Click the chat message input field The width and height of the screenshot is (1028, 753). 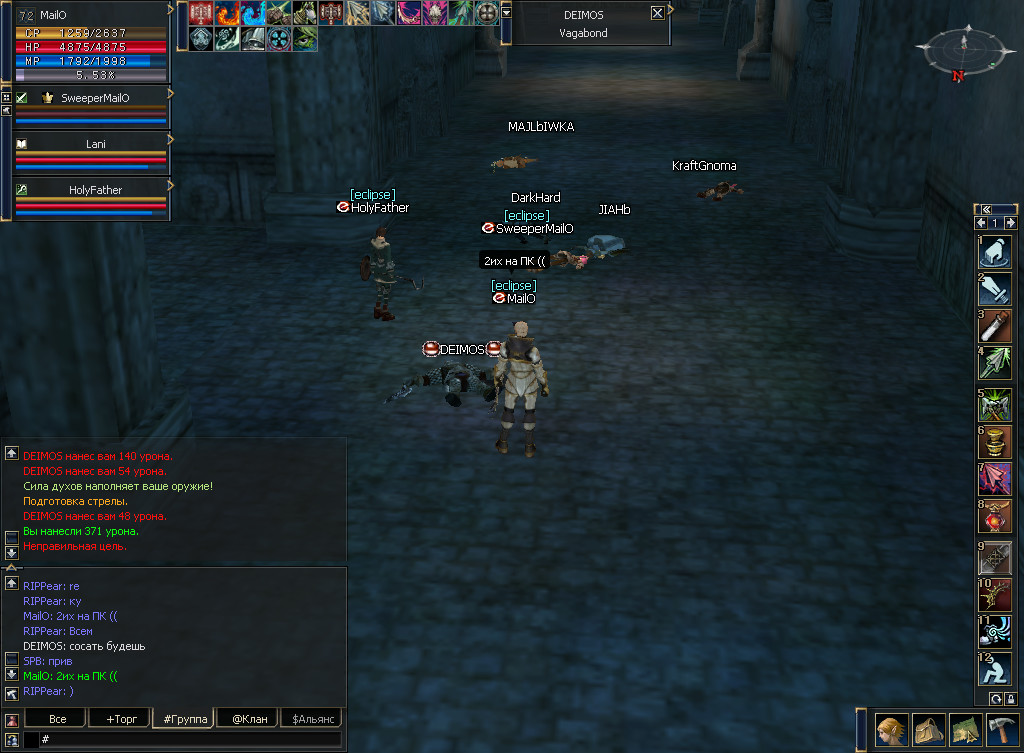pos(190,739)
